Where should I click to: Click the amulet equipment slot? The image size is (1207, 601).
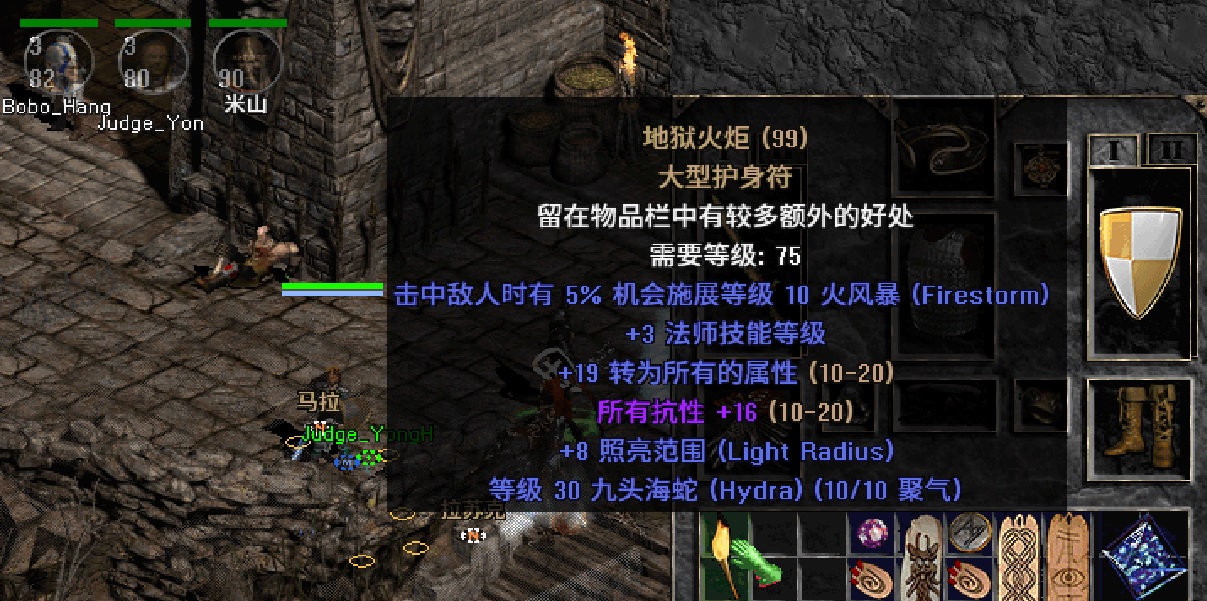tap(1040, 162)
